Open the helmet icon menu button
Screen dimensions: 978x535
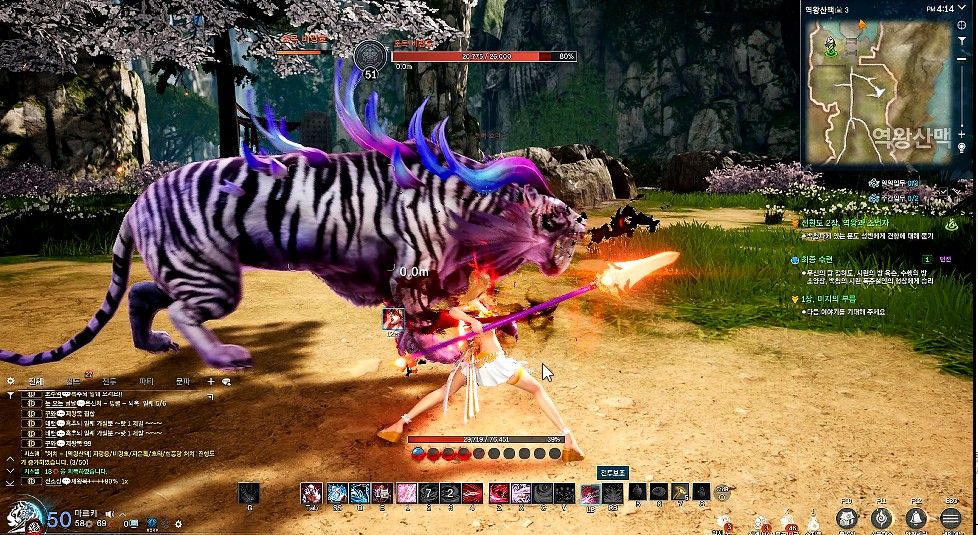coord(847,517)
